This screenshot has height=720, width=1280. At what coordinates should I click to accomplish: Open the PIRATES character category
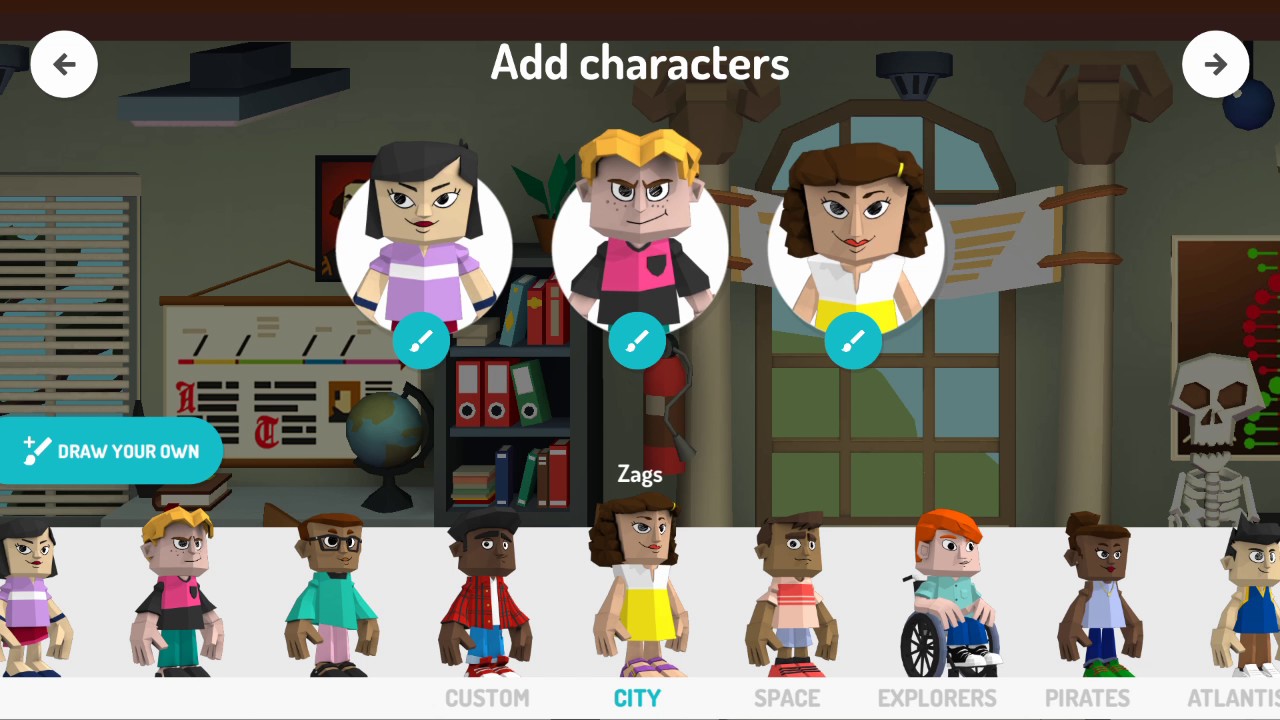click(x=1087, y=698)
